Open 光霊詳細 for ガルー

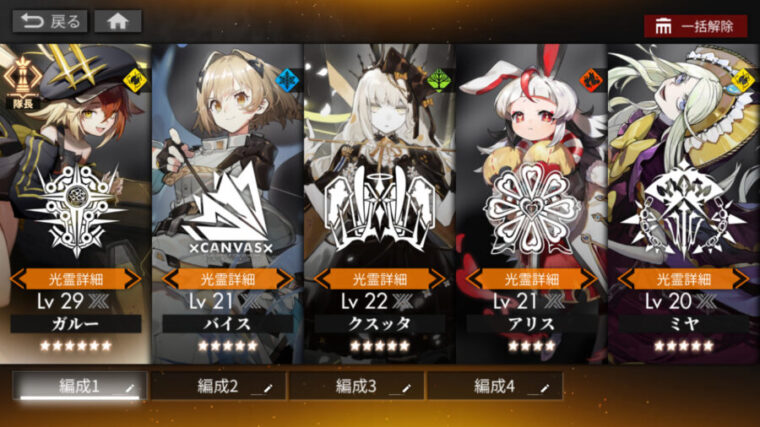(76, 279)
